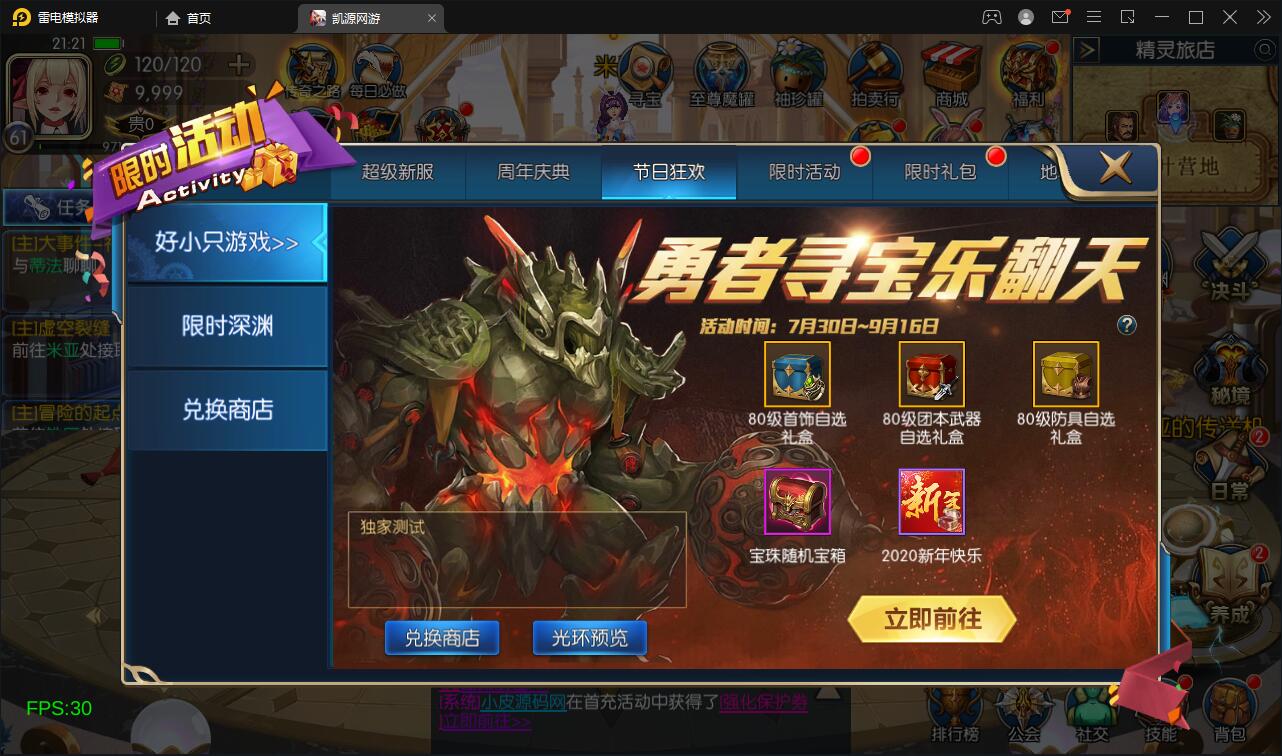Switch to the 限时礼包 tab
The image size is (1282, 756).
coord(938,171)
